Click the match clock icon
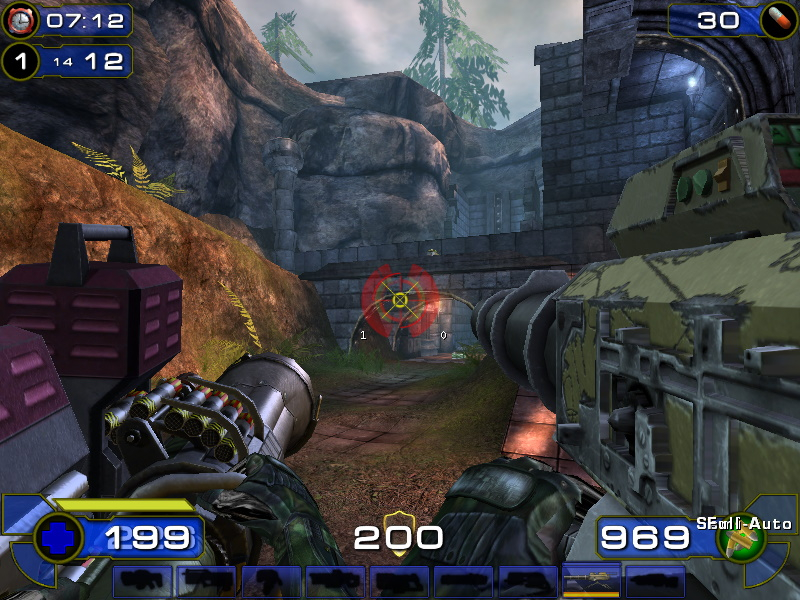This screenshot has width=800, height=600. pos(20,20)
